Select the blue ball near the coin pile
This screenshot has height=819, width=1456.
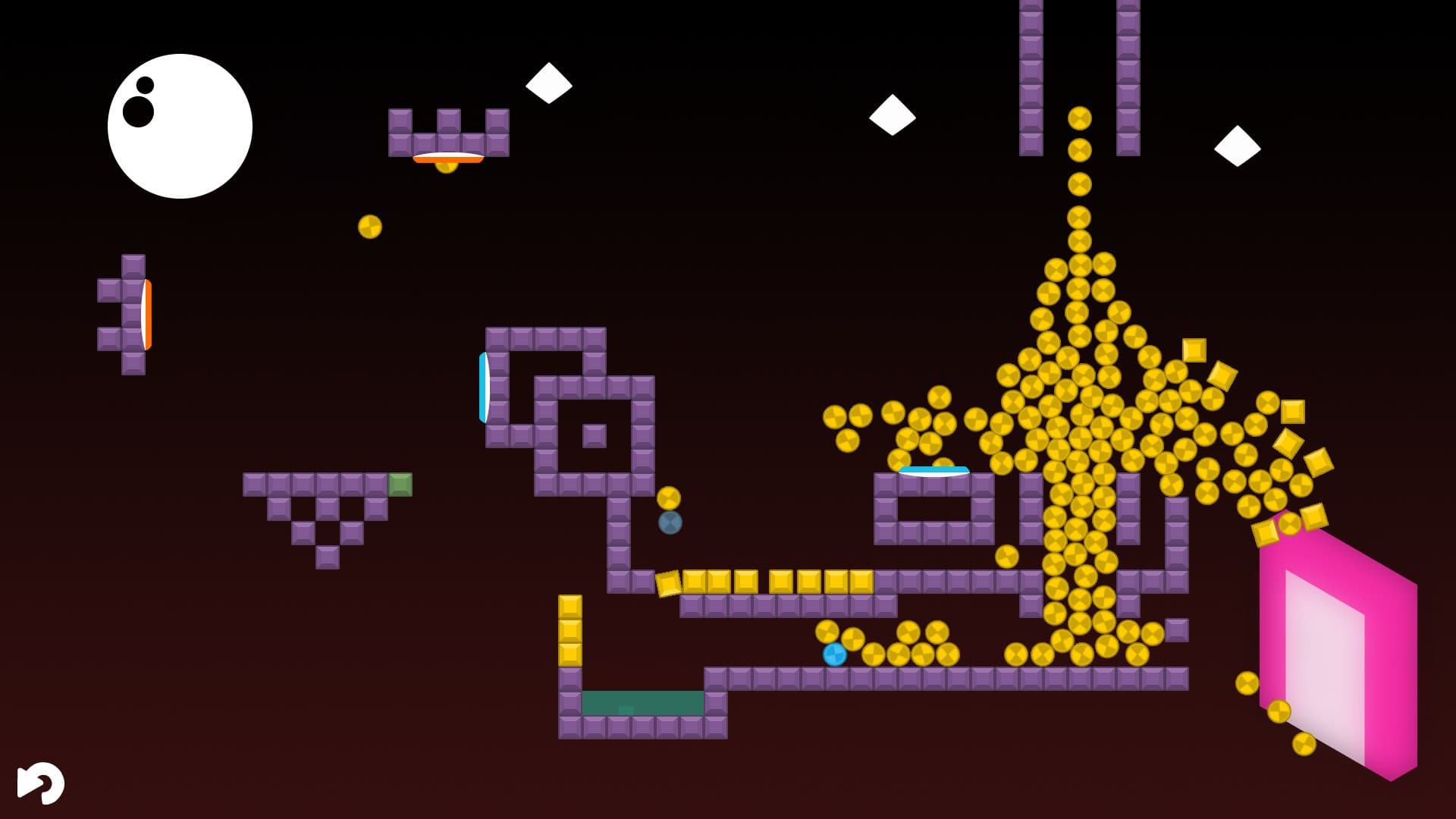pyautogui.click(x=834, y=654)
